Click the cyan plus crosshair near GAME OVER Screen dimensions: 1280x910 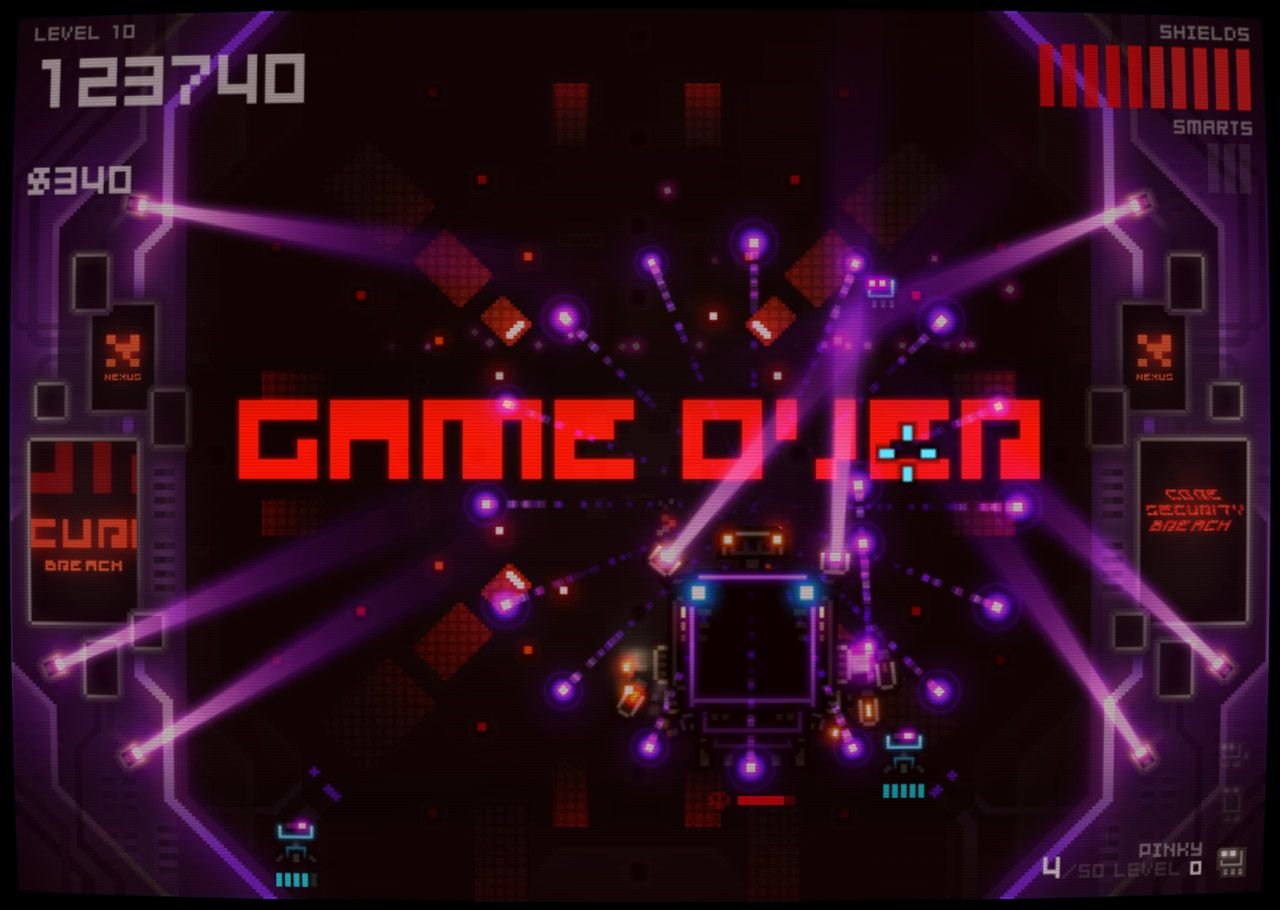(x=905, y=452)
